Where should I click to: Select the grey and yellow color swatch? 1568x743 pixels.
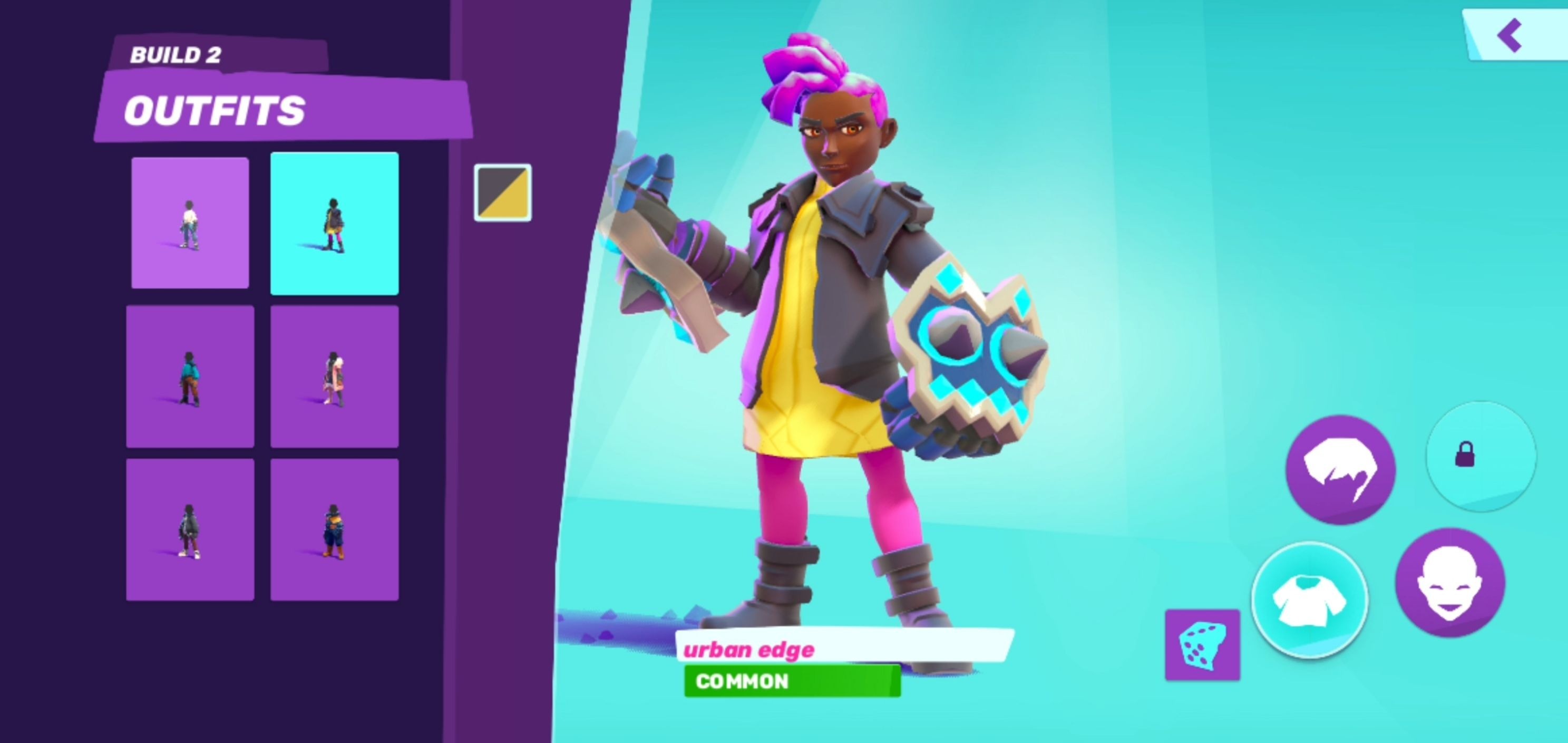pyautogui.click(x=503, y=192)
